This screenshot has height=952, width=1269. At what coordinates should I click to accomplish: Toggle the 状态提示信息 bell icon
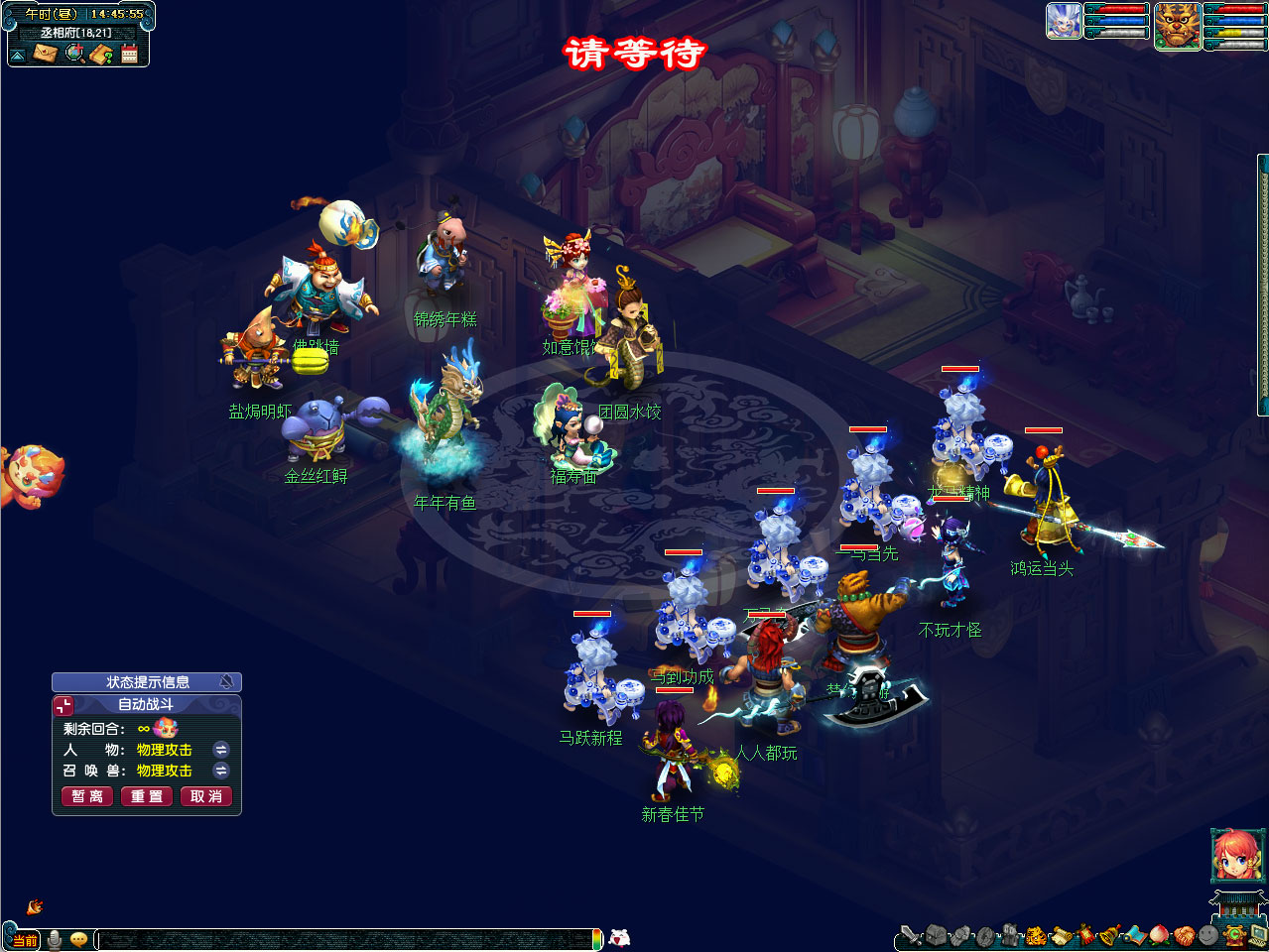point(227,682)
